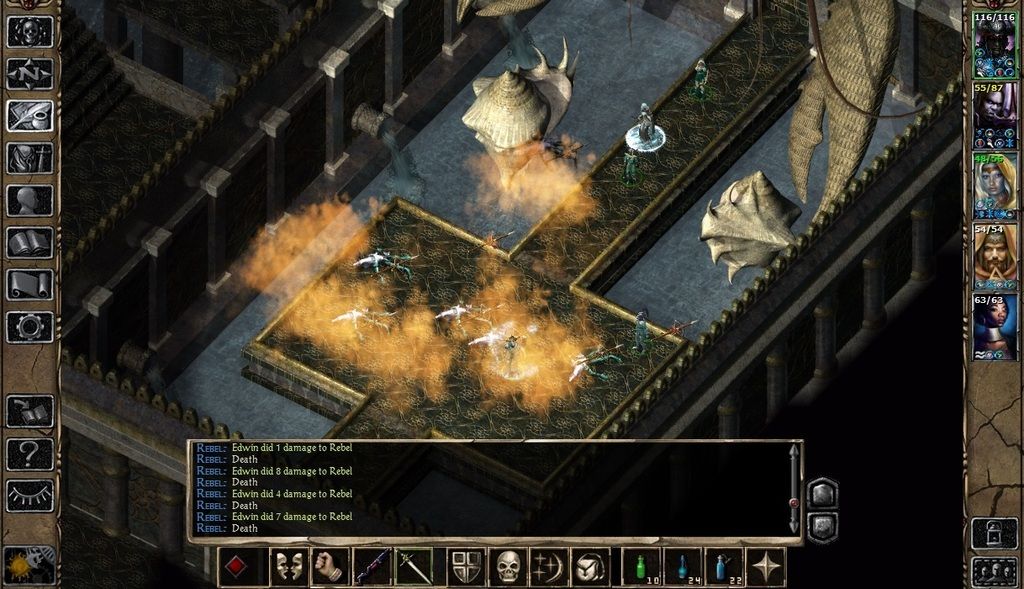1024x589 pixels.
Task: Click the closed-eye rest button
Action: (30, 495)
